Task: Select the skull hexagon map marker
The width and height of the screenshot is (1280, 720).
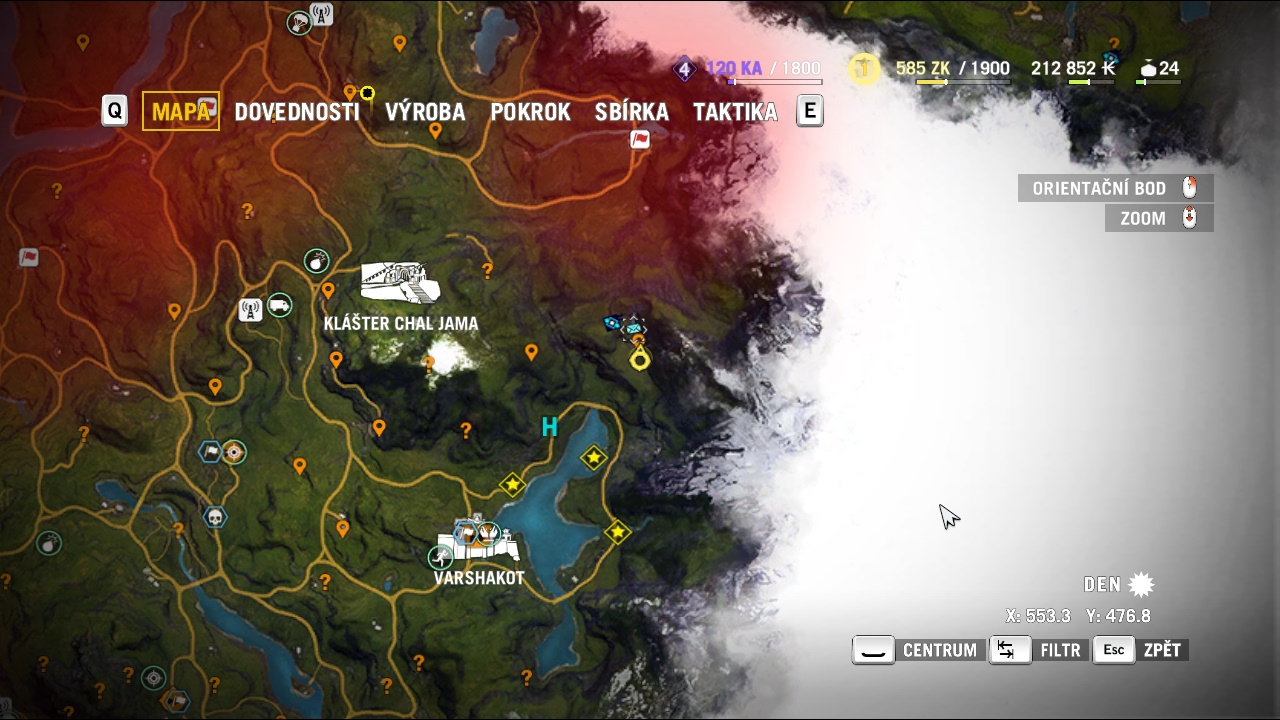Action: pyautogui.click(x=214, y=517)
